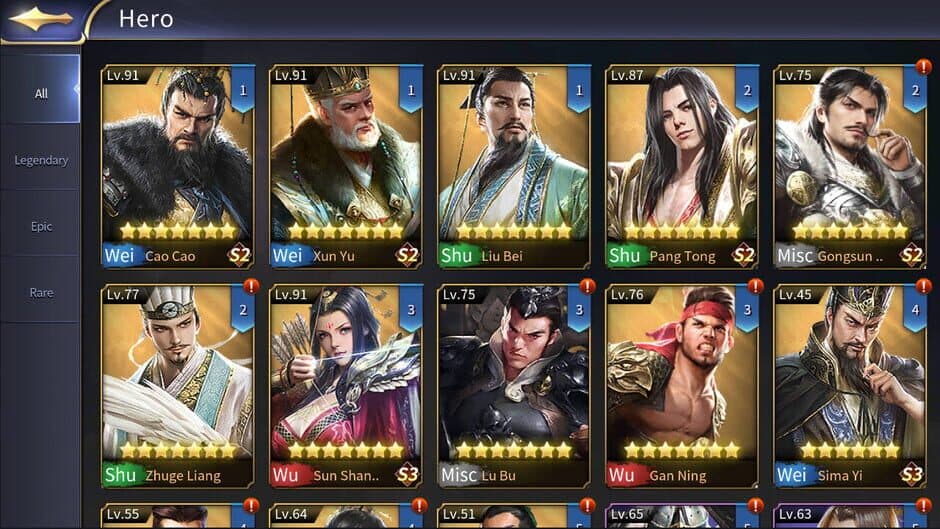The height and width of the screenshot is (529, 940).
Task: View Pang Tong's hero details
Action: click(682, 165)
